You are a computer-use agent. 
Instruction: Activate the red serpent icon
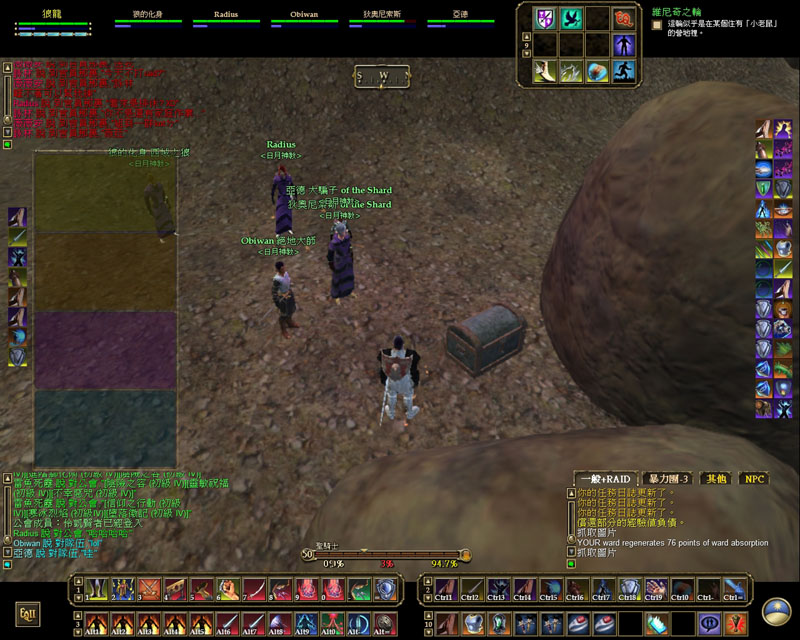[624, 18]
